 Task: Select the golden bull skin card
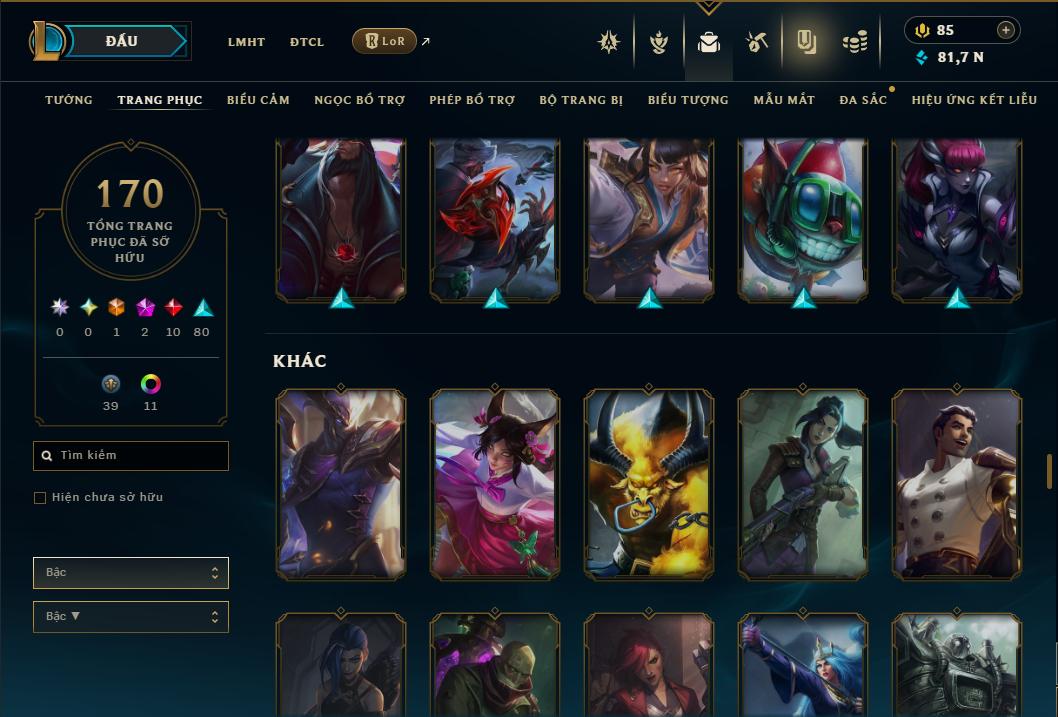[649, 483]
